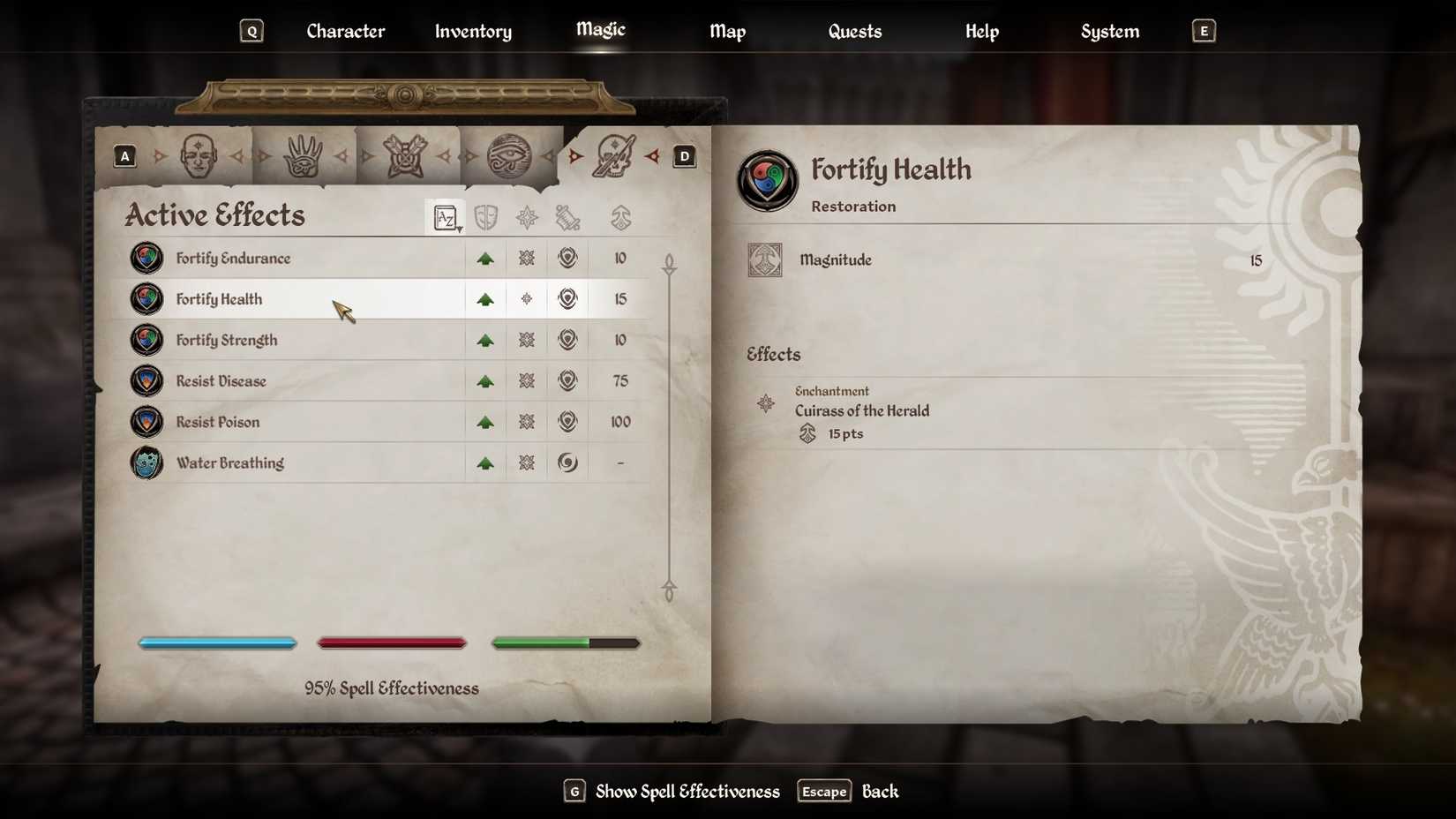Image resolution: width=1456 pixels, height=819 pixels.
Task: Click the theater masks filter icon
Action: tap(486, 217)
